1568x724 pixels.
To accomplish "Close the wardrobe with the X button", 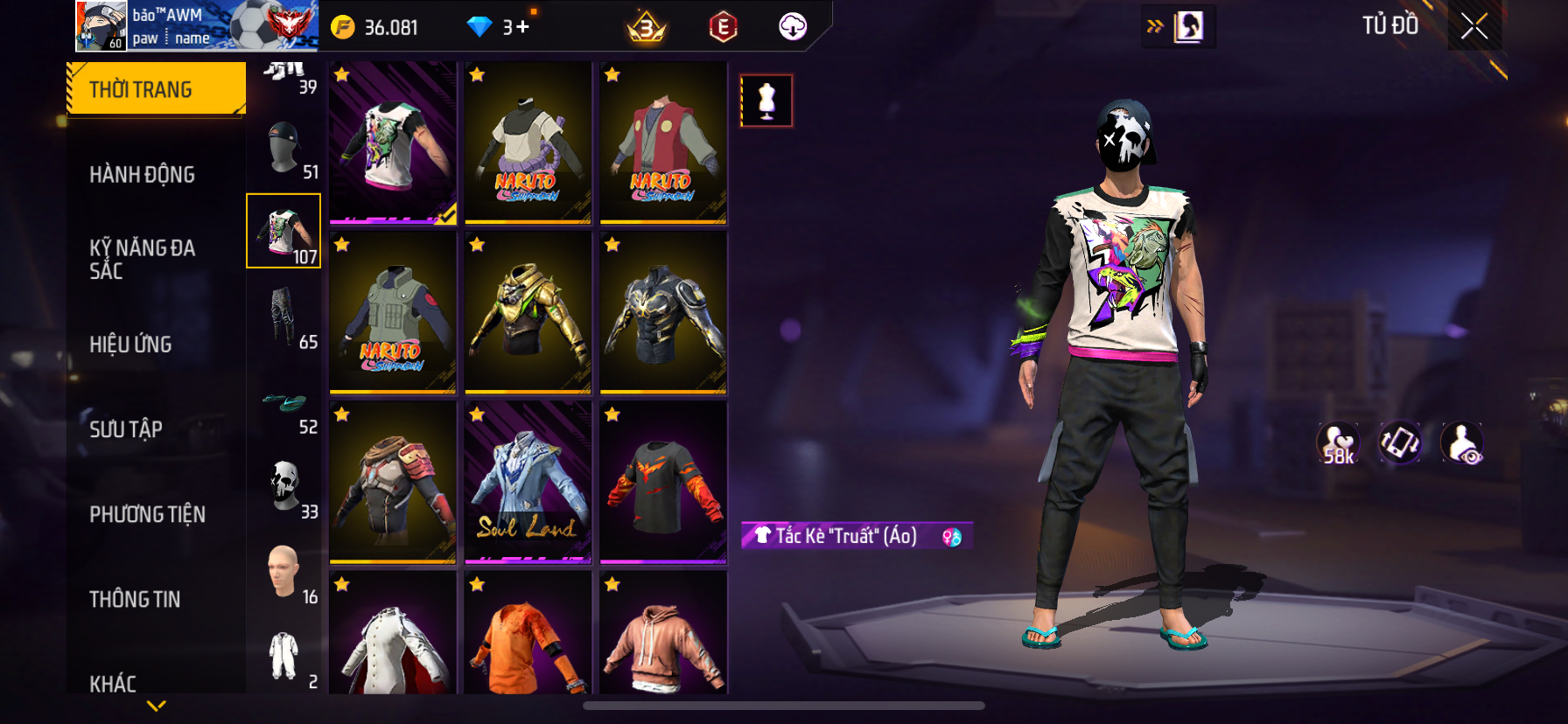I will coord(1473,26).
